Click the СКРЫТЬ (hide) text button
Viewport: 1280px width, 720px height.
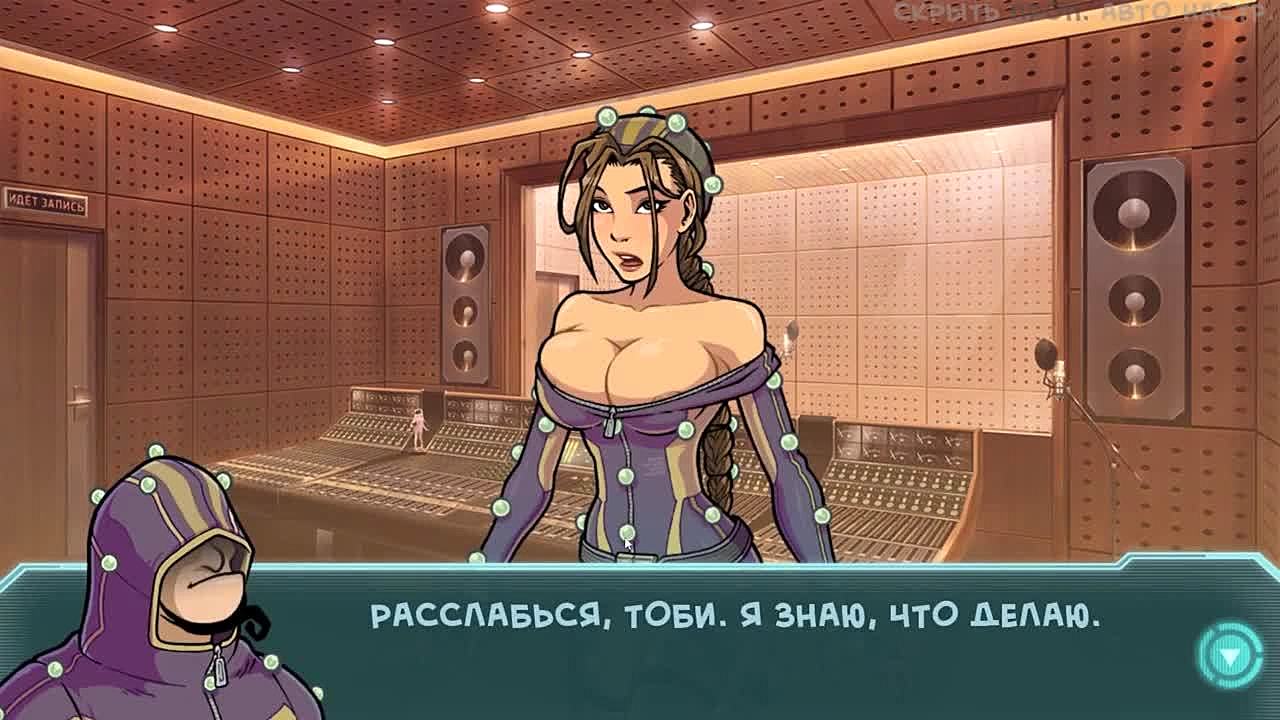click(x=929, y=13)
